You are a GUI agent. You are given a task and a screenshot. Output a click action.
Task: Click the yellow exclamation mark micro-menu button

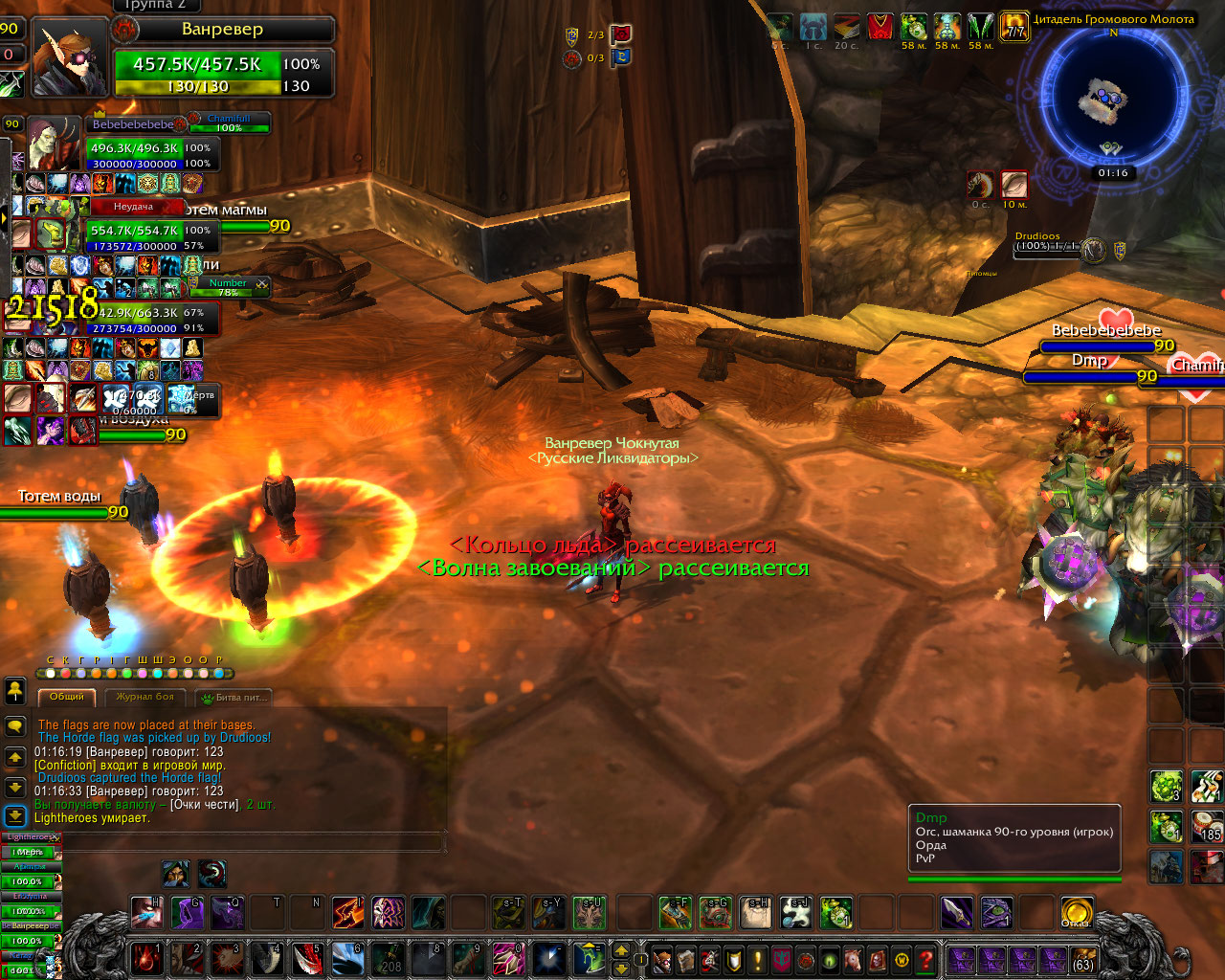(758, 959)
